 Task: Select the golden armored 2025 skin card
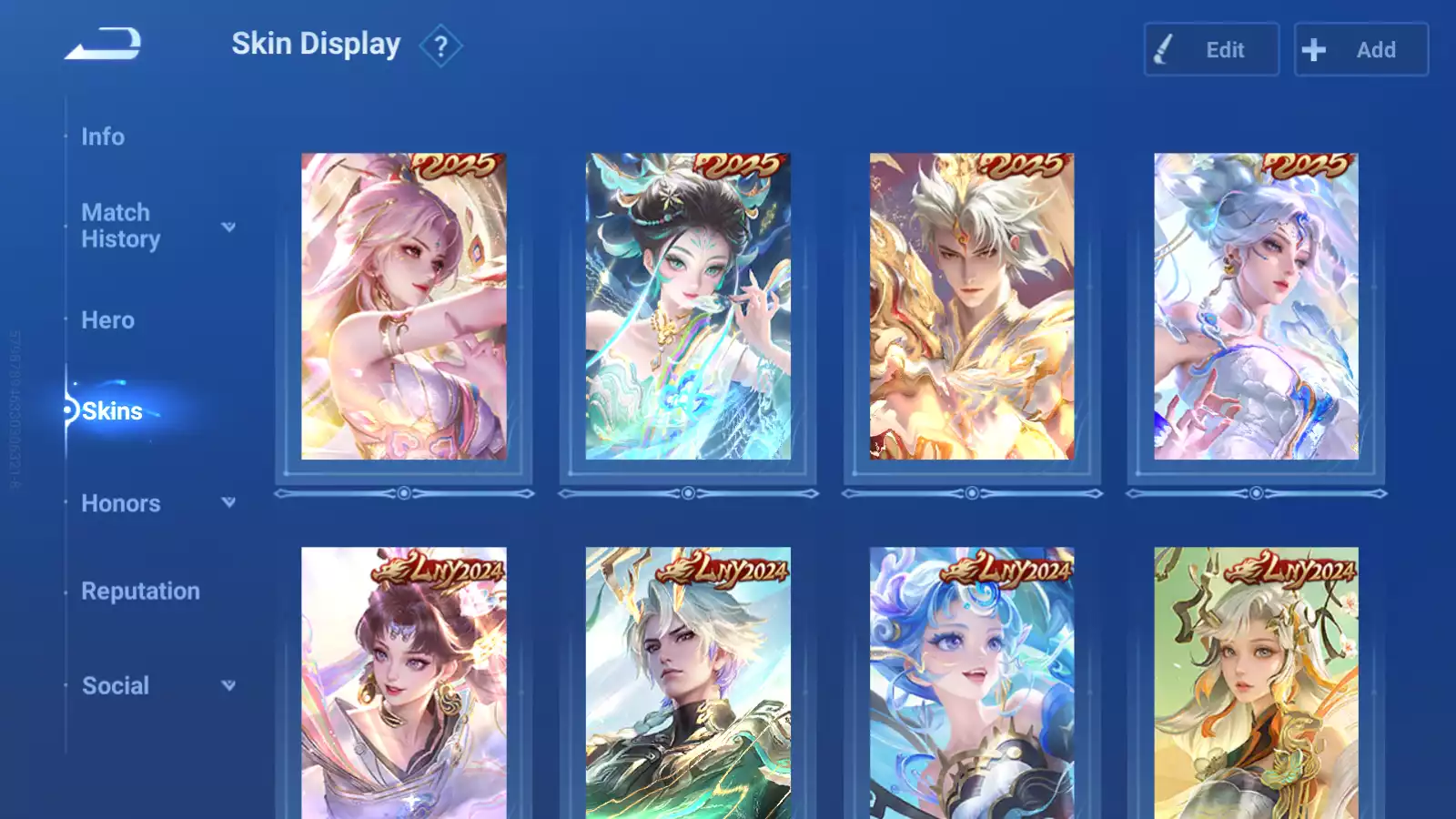[x=972, y=307]
